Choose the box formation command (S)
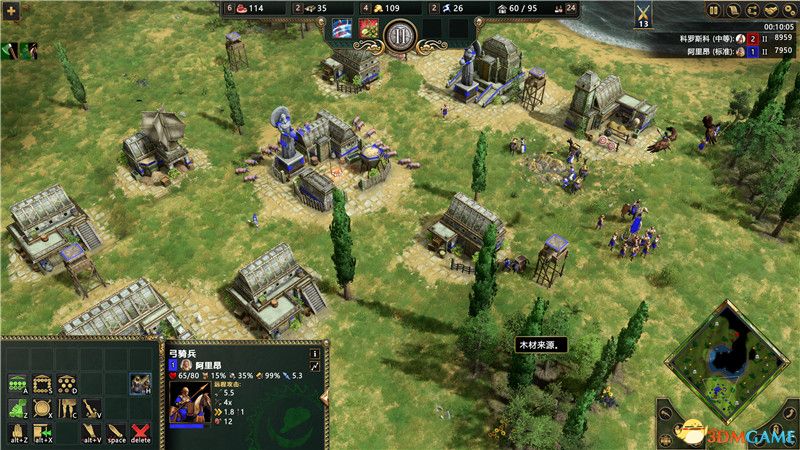 pos(42,384)
